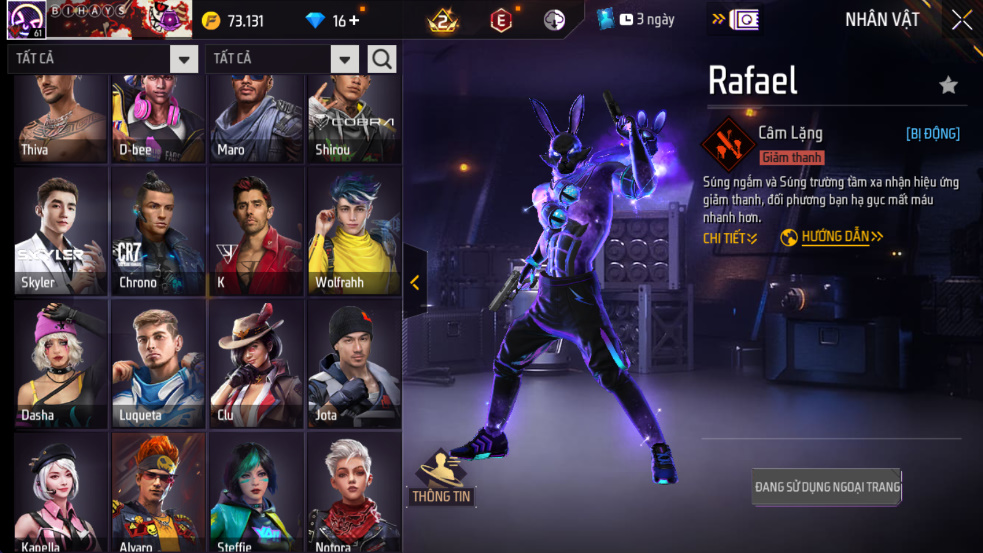Collapse the character list with the yellow arrow
The image size is (983, 553).
coord(415,283)
